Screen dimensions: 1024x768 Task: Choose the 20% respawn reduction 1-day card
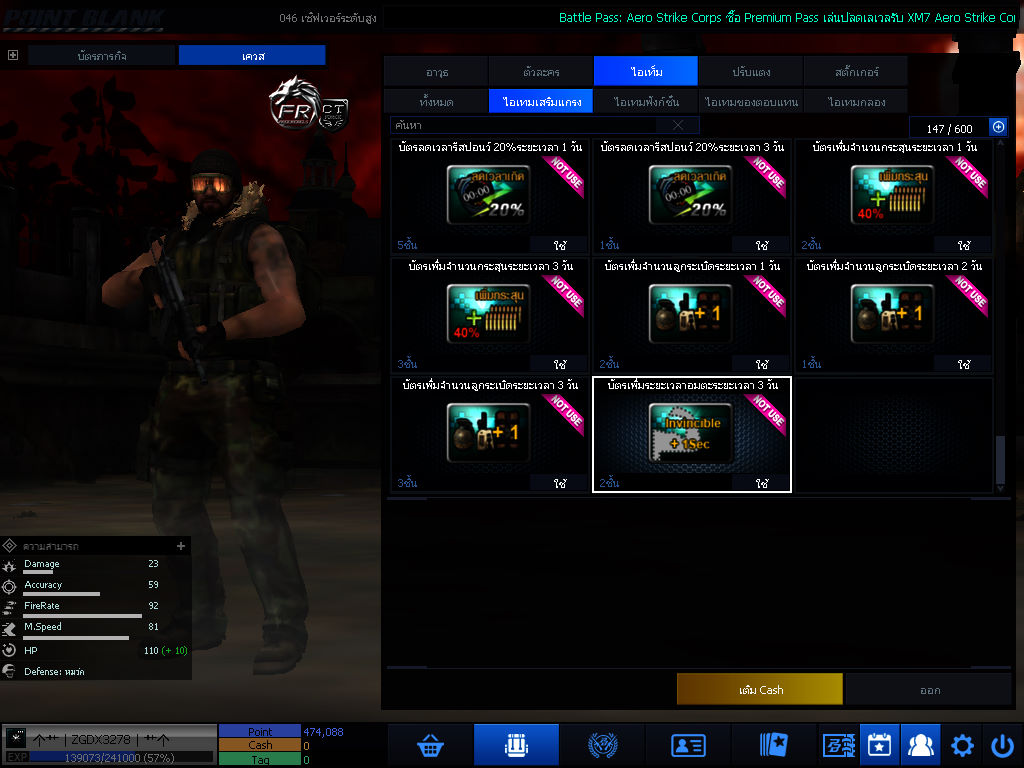489,195
